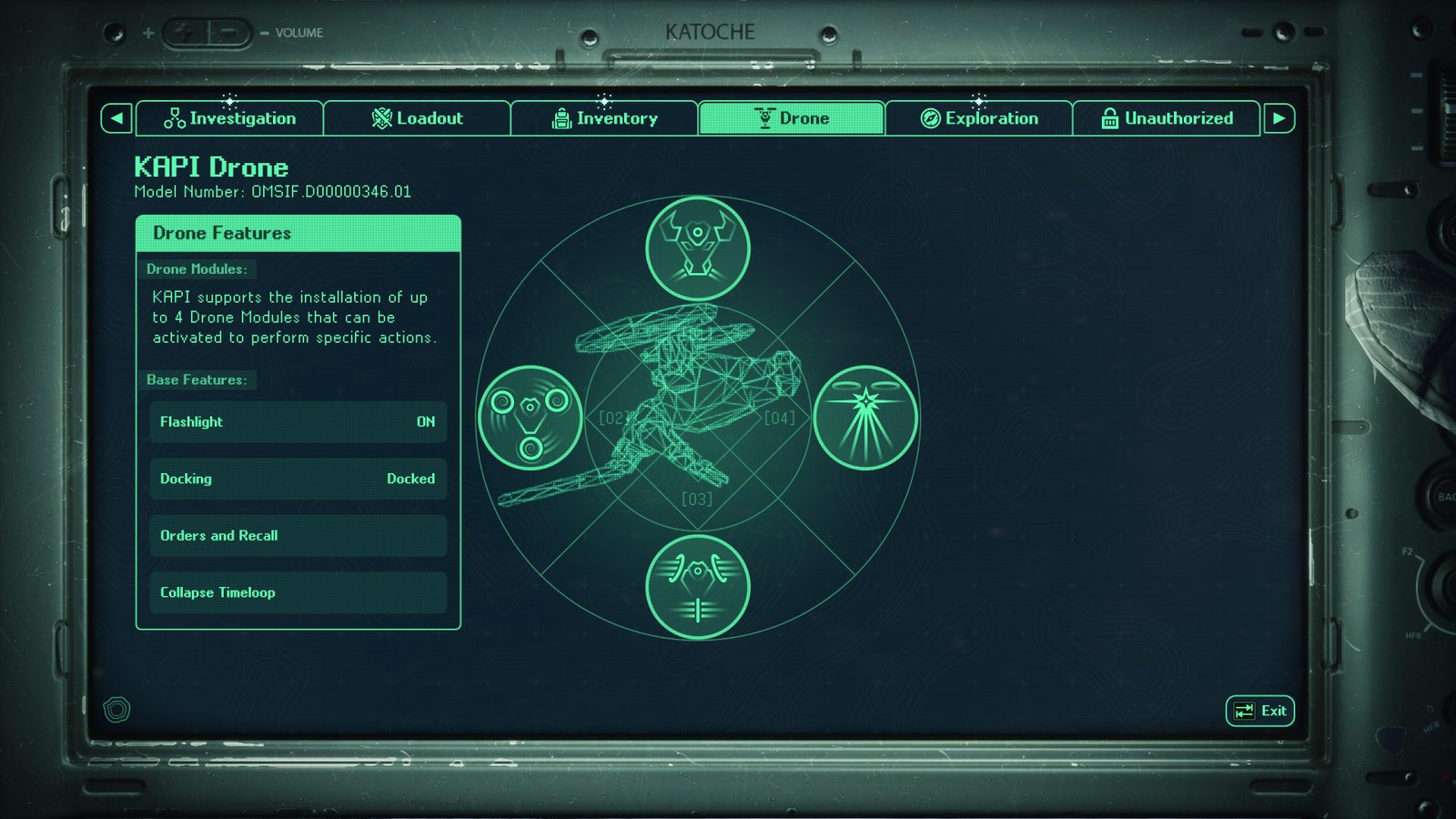Open Orders and Recall
Screen dimensions: 1456x819
coord(298,536)
